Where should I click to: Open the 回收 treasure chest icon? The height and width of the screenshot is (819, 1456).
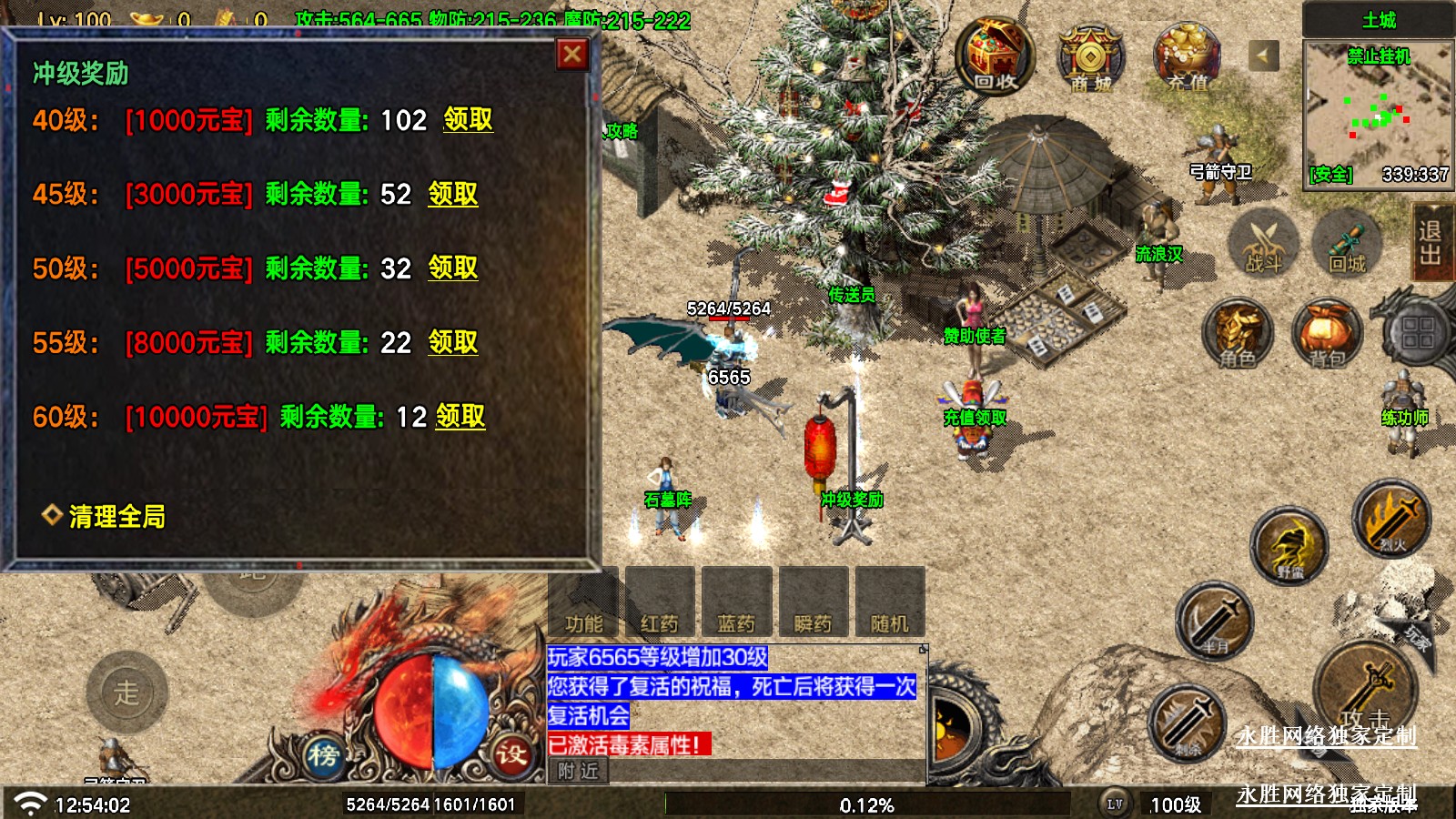pyautogui.click(x=995, y=56)
